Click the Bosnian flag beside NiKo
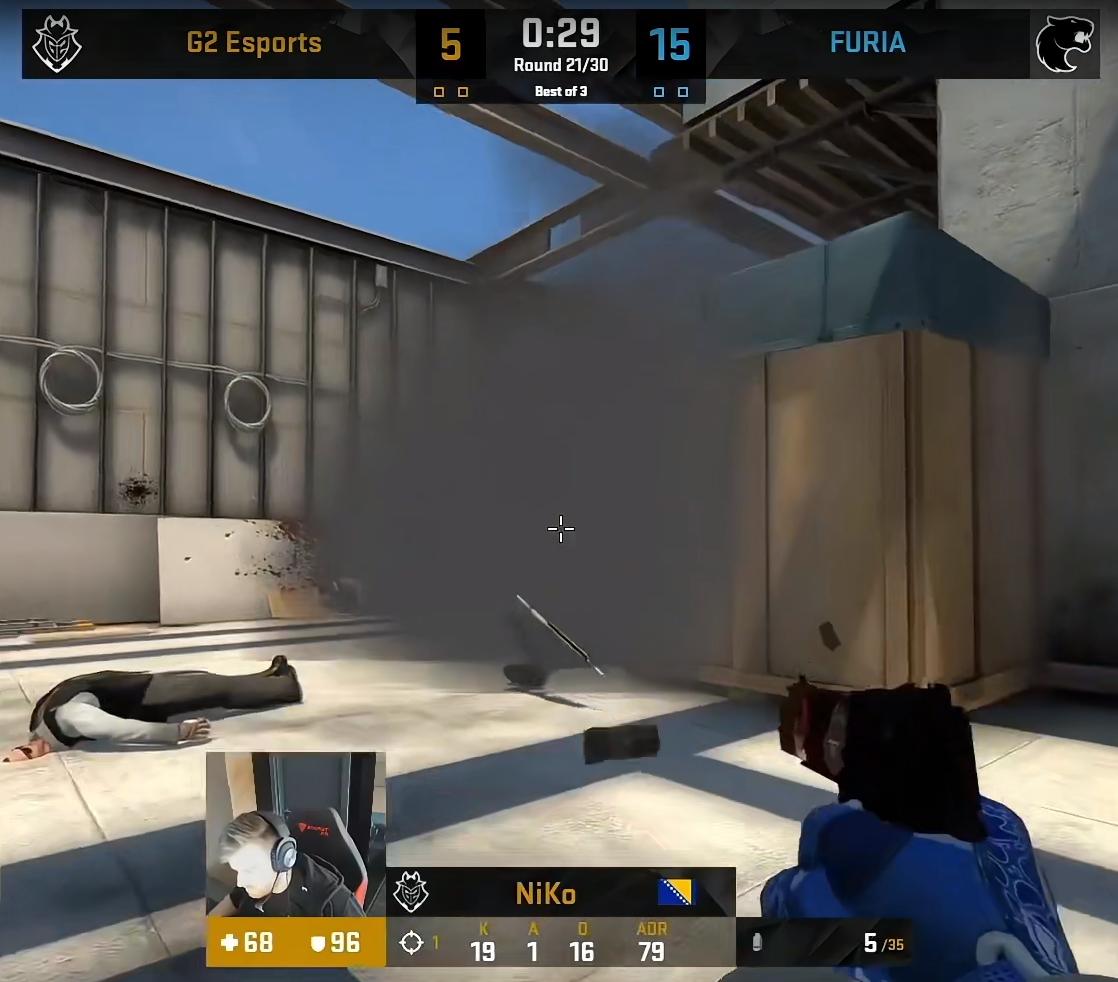This screenshot has height=982, width=1118. 675,892
